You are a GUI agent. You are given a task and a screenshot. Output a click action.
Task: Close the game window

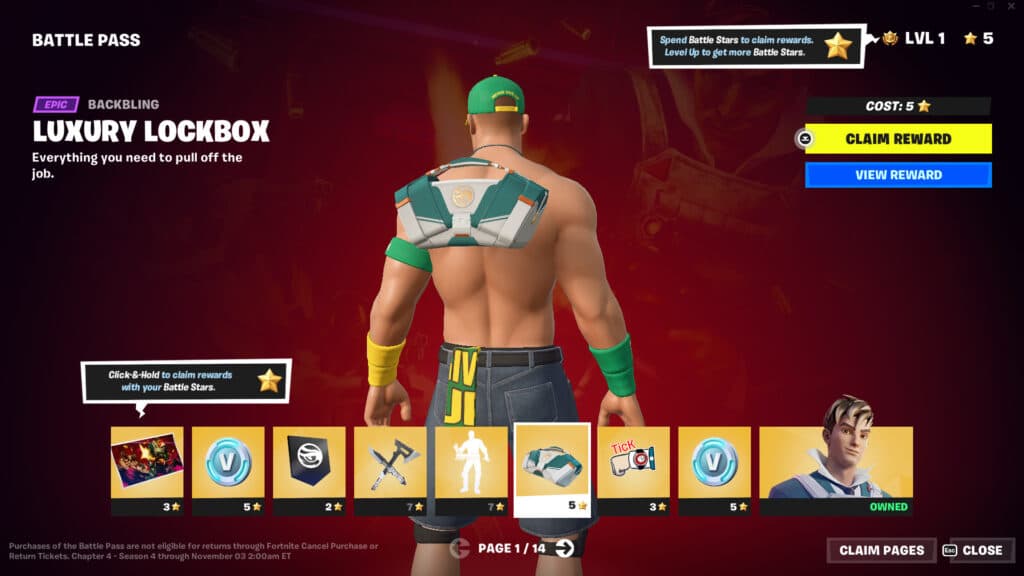point(1010,6)
